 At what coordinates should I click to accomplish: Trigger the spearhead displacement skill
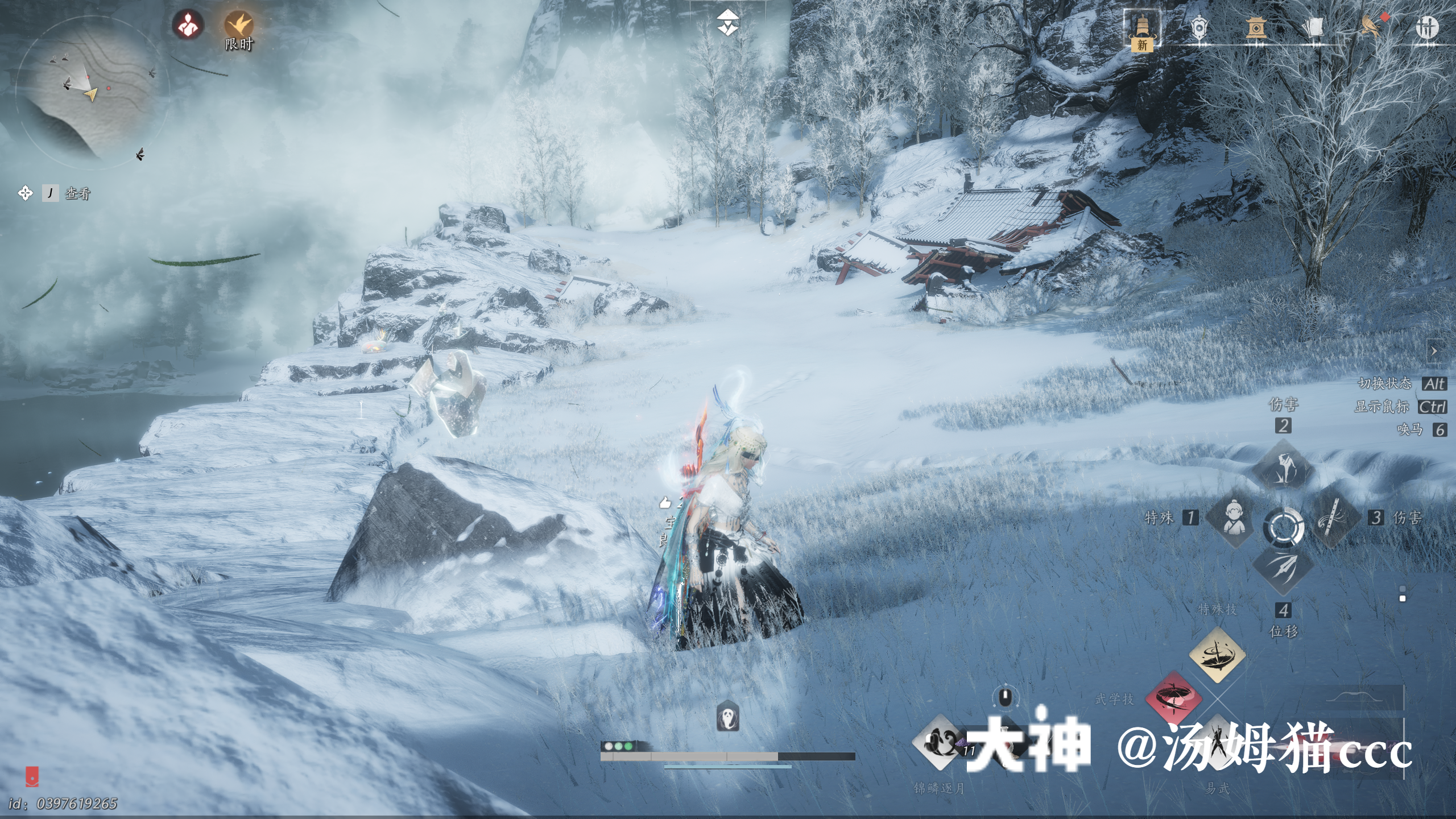point(1283,569)
